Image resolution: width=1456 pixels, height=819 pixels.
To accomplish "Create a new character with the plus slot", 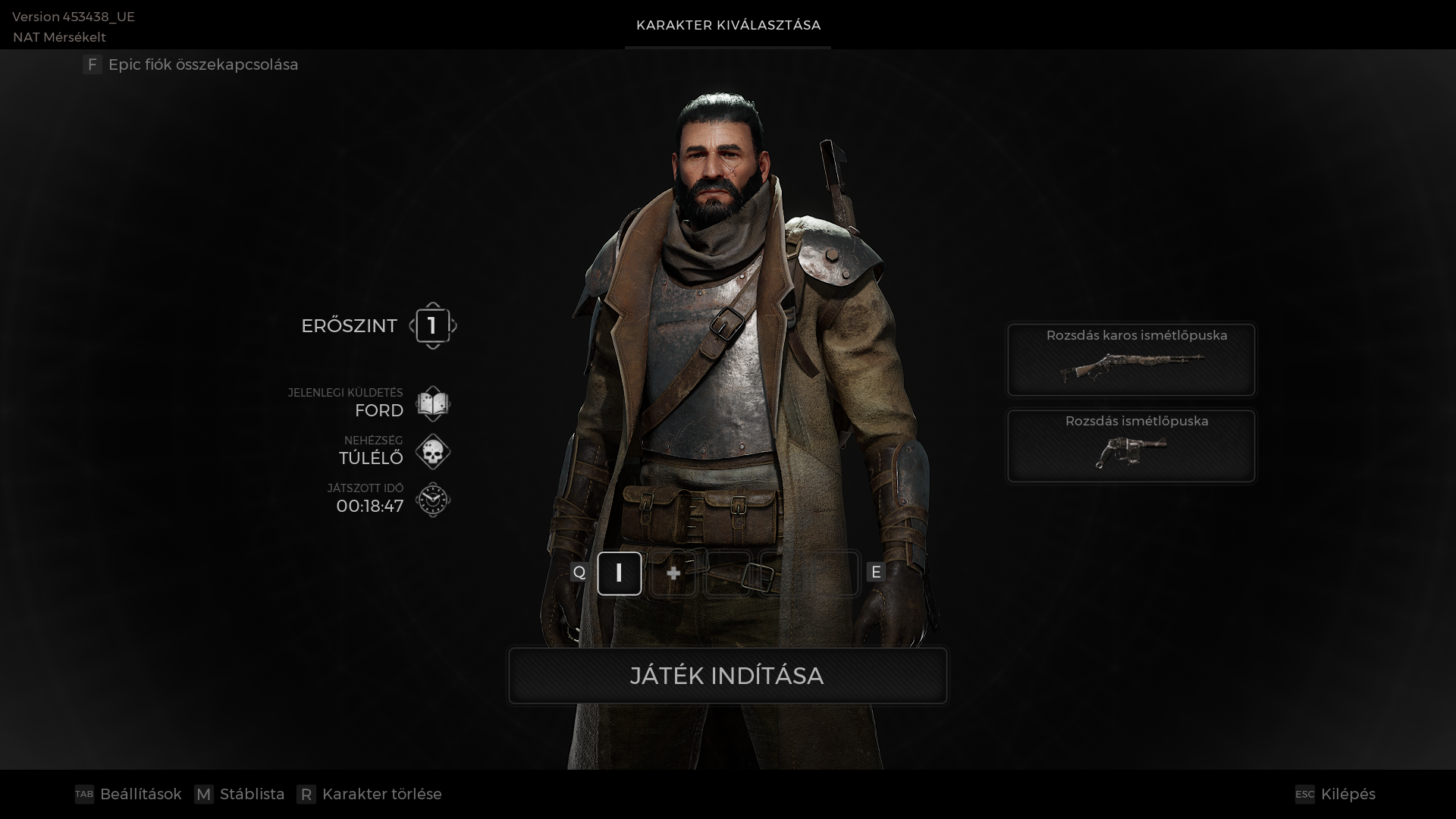I will point(673,573).
